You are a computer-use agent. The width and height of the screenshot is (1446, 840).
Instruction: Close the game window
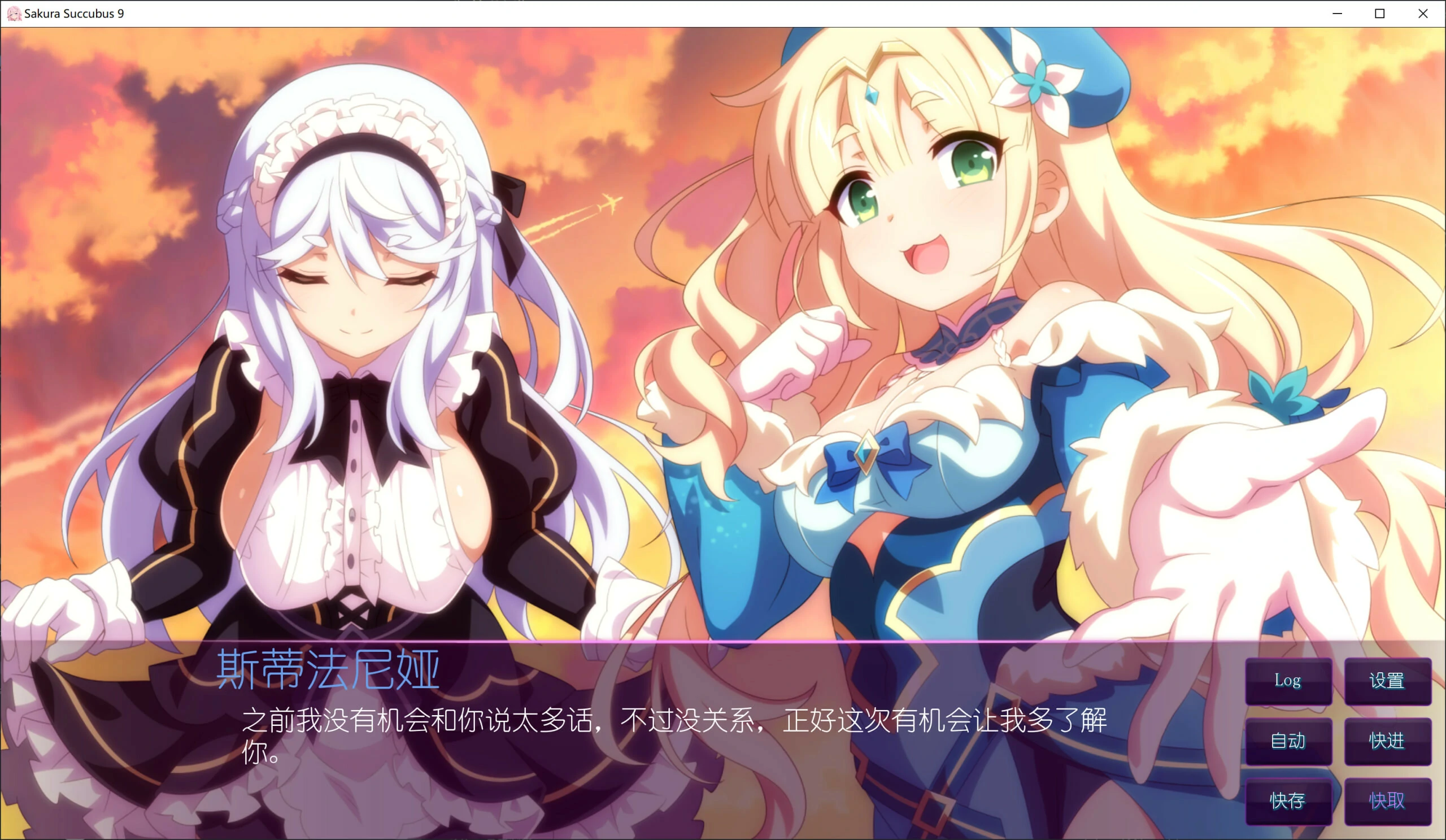pyautogui.click(x=1422, y=12)
